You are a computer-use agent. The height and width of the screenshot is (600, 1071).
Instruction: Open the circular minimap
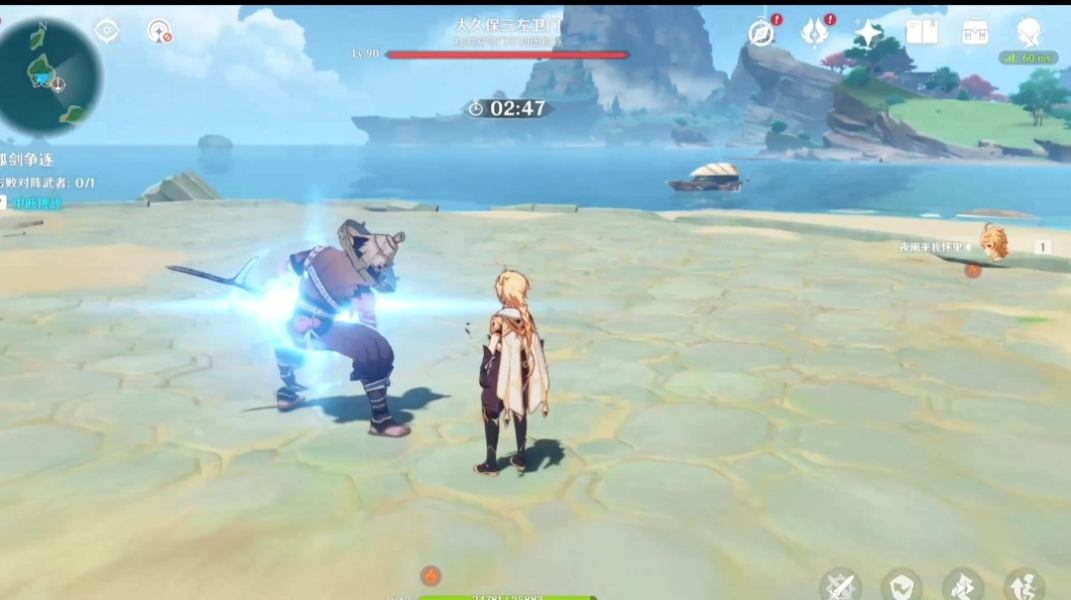click(x=49, y=76)
